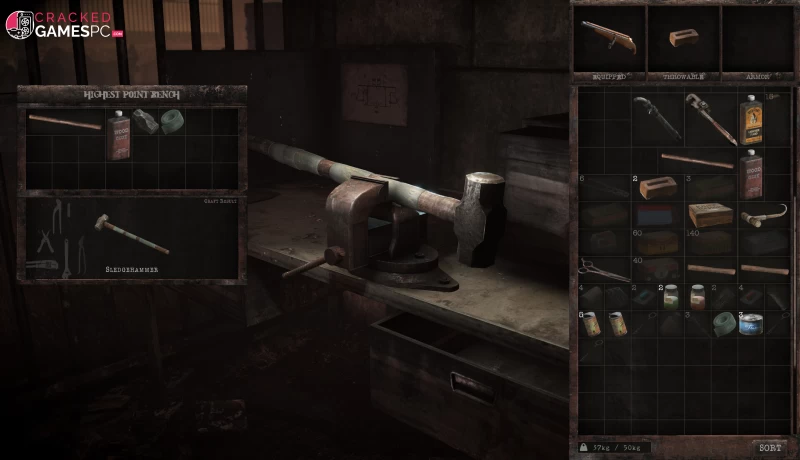Select the Sledgehammer craft result
This screenshot has width=800, height=460.
coord(131,234)
